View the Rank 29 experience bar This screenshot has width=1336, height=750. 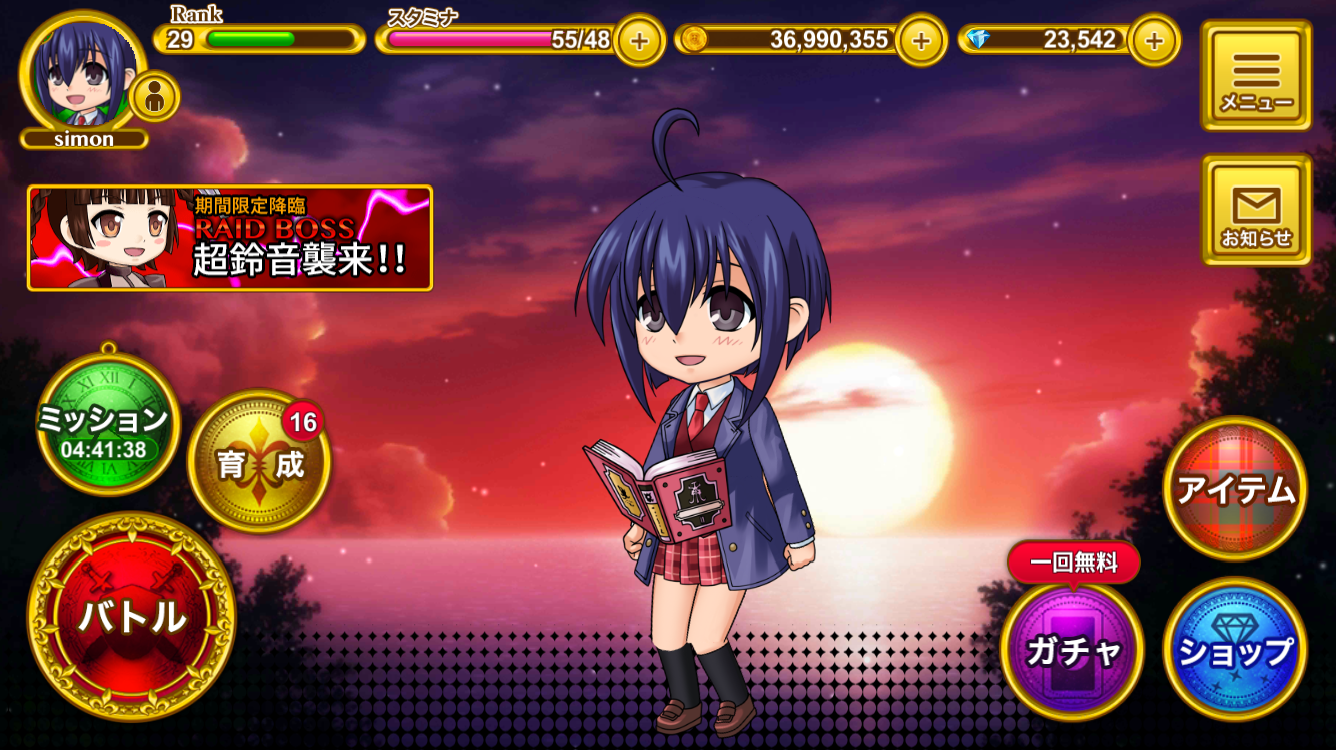258,41
